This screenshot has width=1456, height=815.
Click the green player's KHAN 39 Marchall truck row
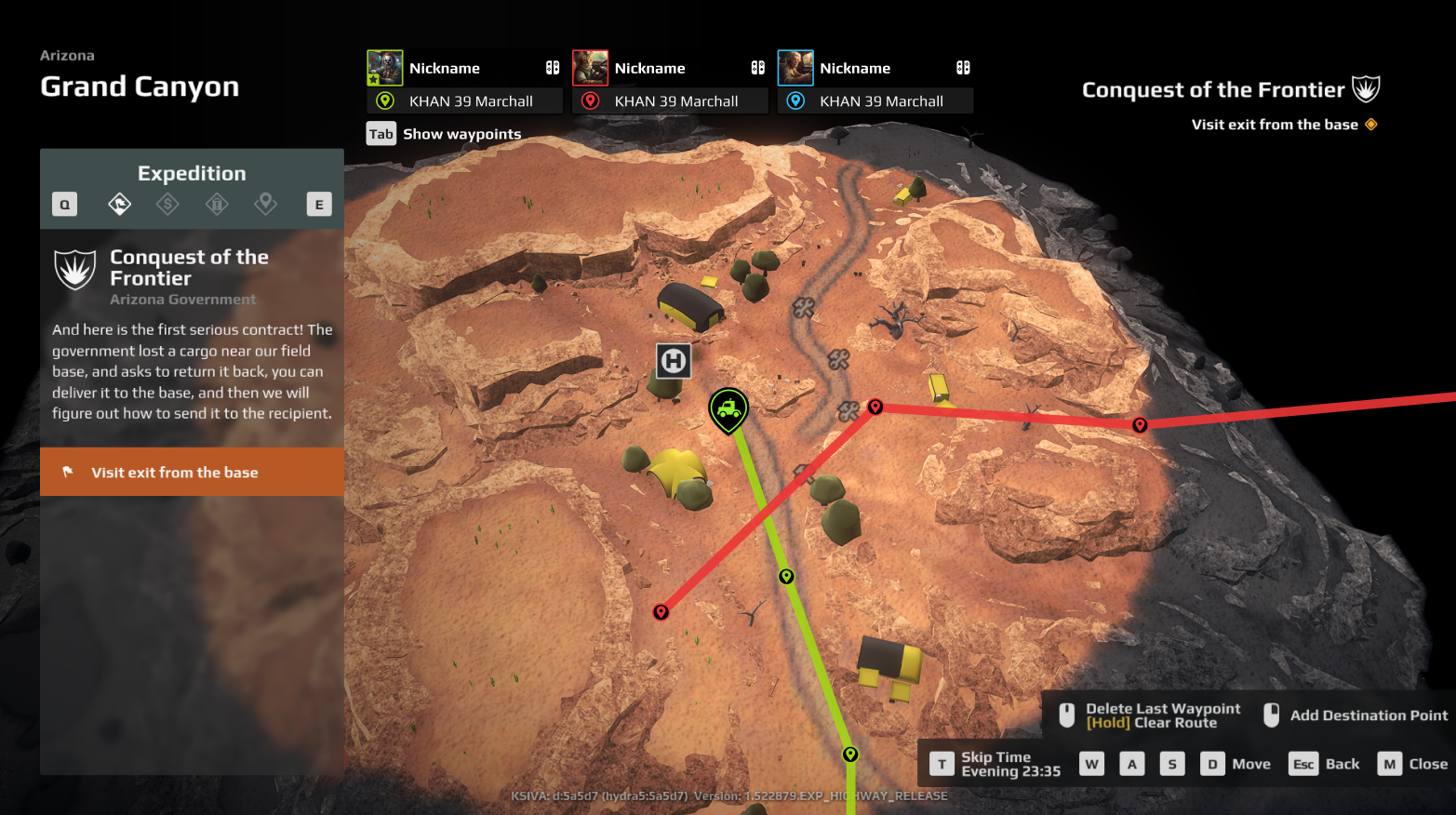point(465,101)
